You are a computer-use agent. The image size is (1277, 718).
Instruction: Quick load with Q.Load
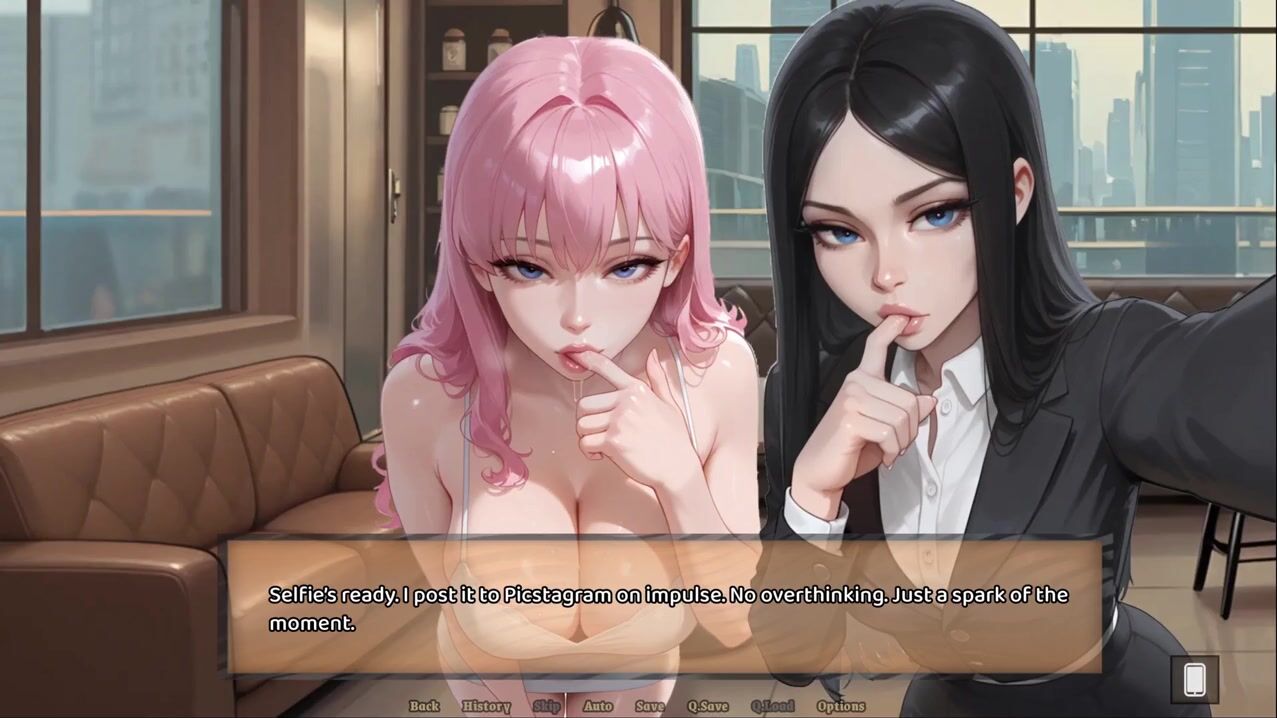[x=772, y=706]
